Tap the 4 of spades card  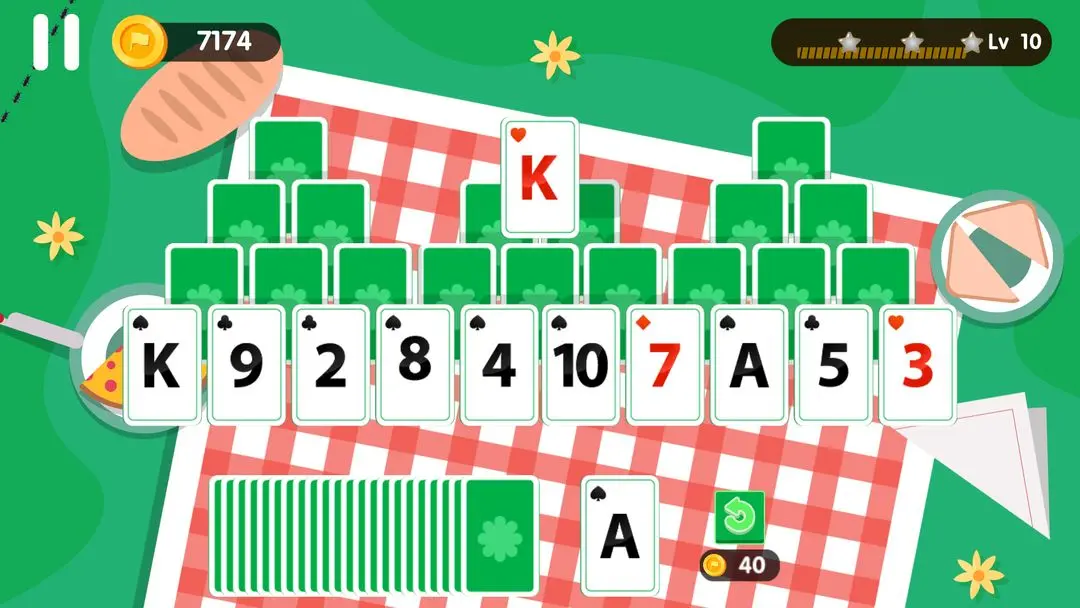click(x=498, y=365)
